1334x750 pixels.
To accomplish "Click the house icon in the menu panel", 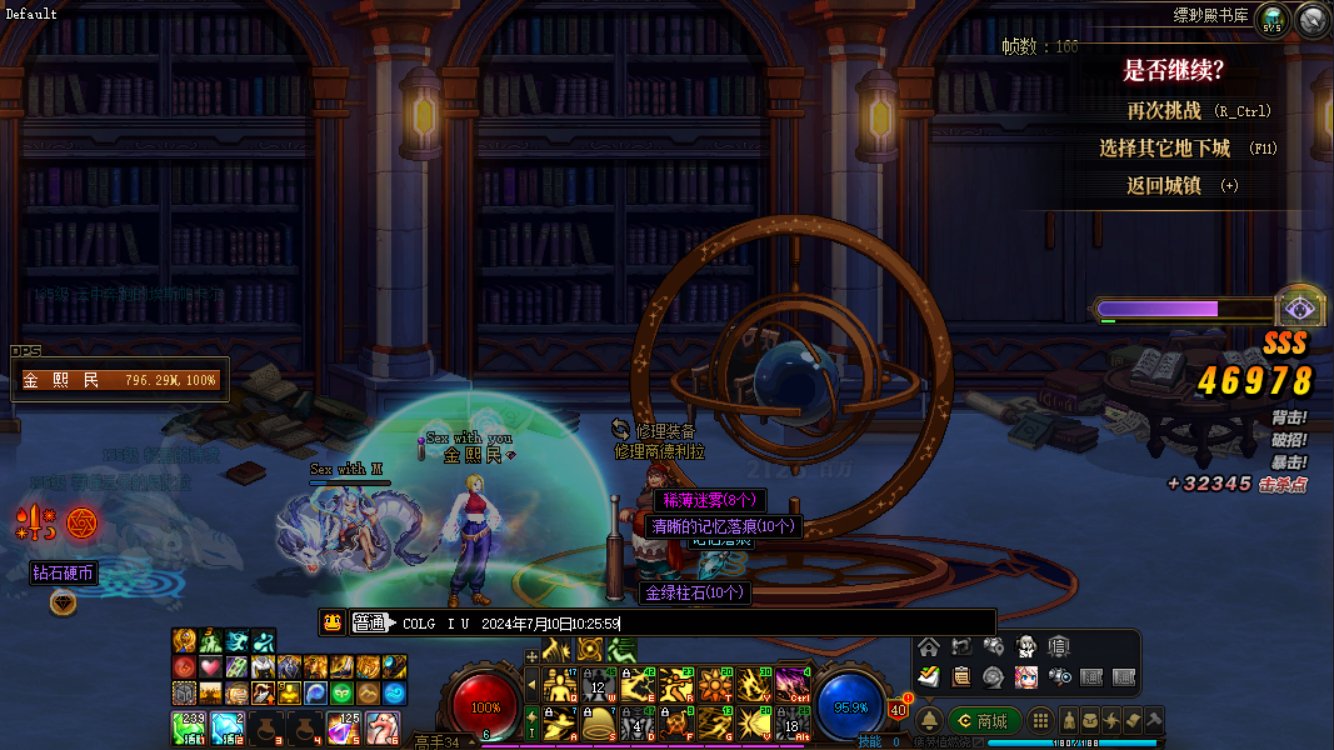I will [x=929, y=647].
